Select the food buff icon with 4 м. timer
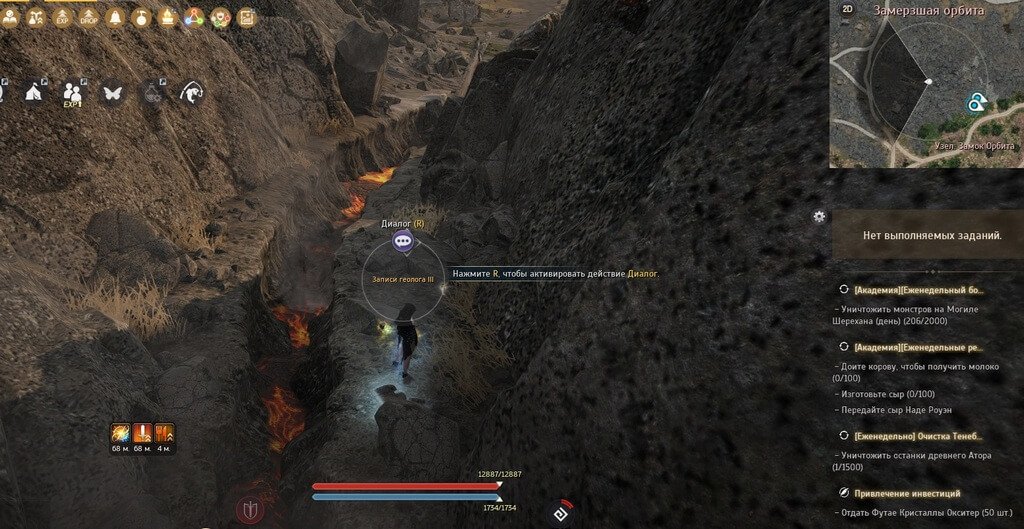 click(x=164, y=433)
